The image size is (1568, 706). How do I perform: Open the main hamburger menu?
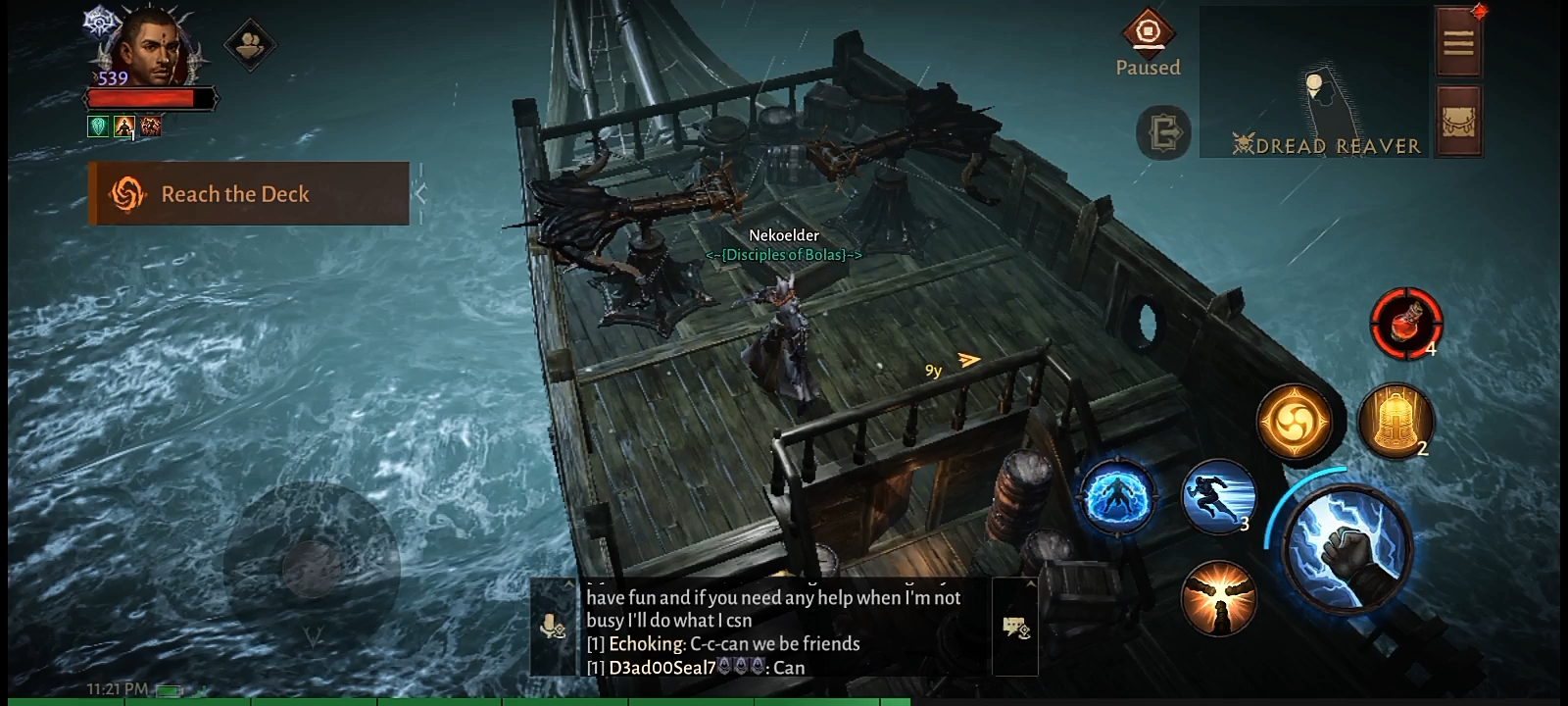coord(1458,42)
